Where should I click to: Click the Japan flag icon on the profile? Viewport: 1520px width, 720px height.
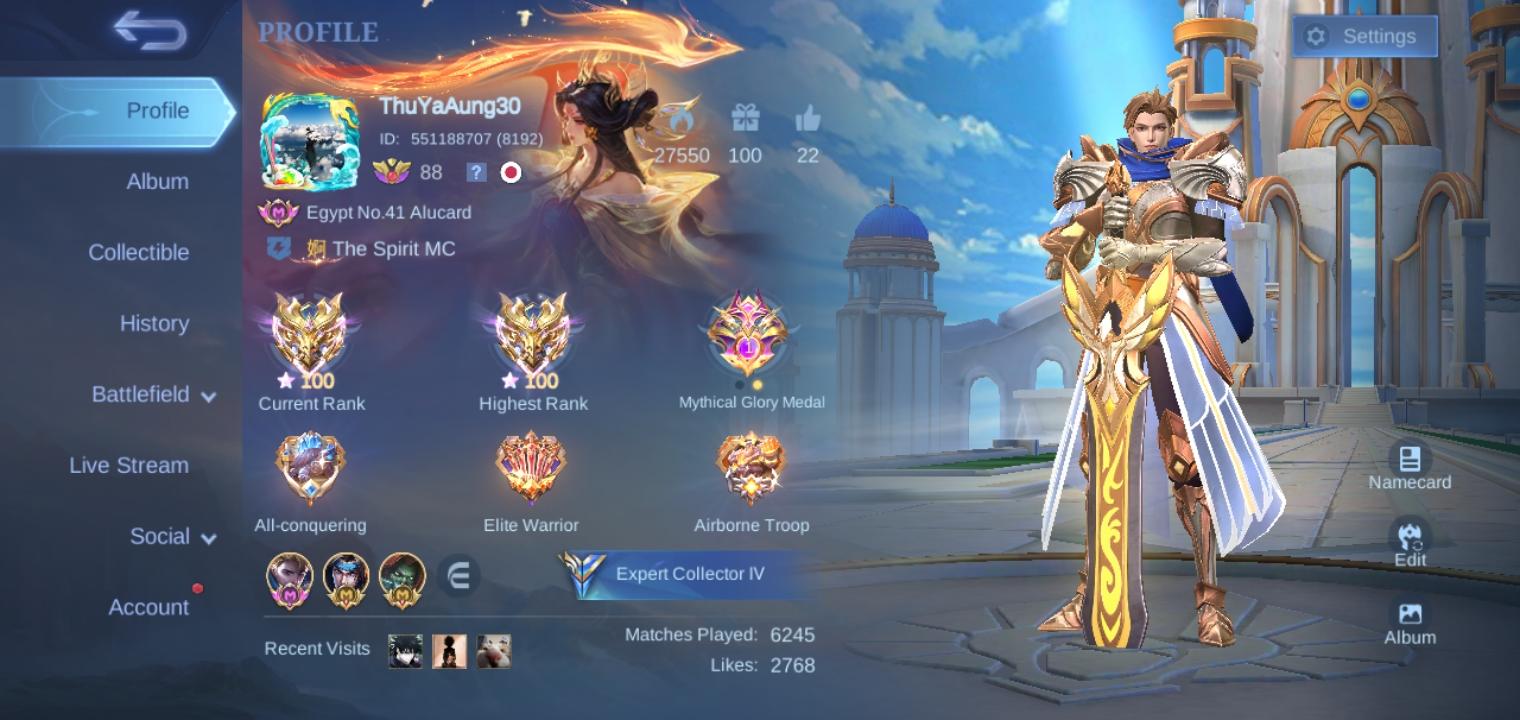point(510,172)
